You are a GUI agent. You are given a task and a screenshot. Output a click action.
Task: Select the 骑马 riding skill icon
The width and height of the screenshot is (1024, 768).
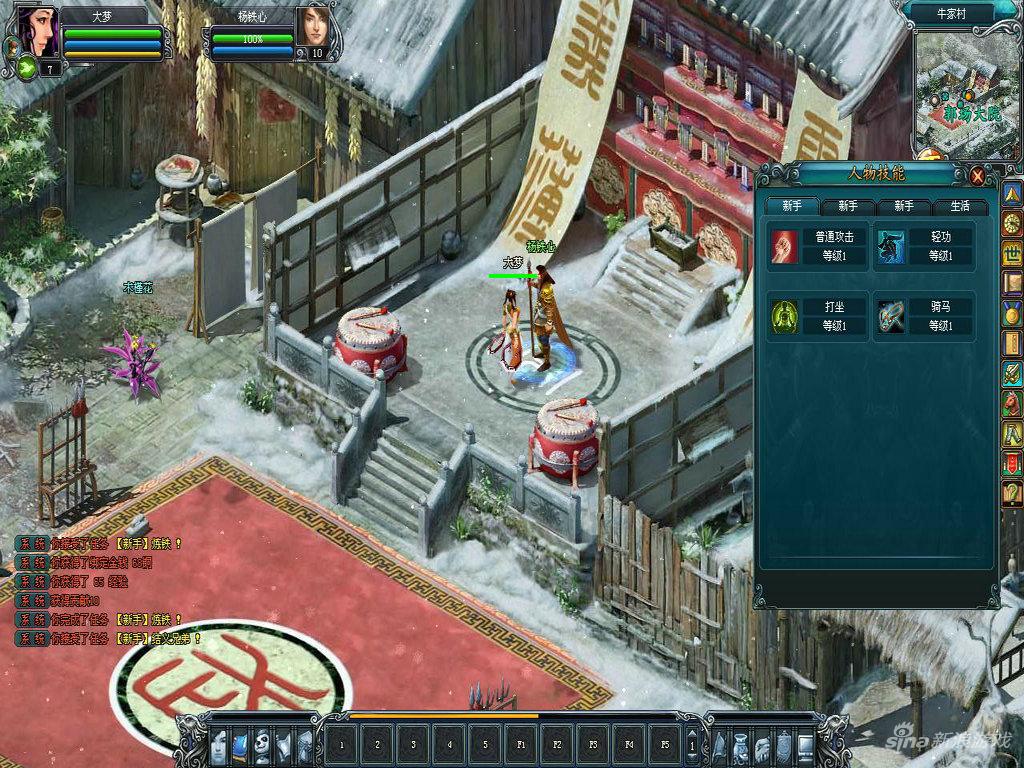click(891, 317)
